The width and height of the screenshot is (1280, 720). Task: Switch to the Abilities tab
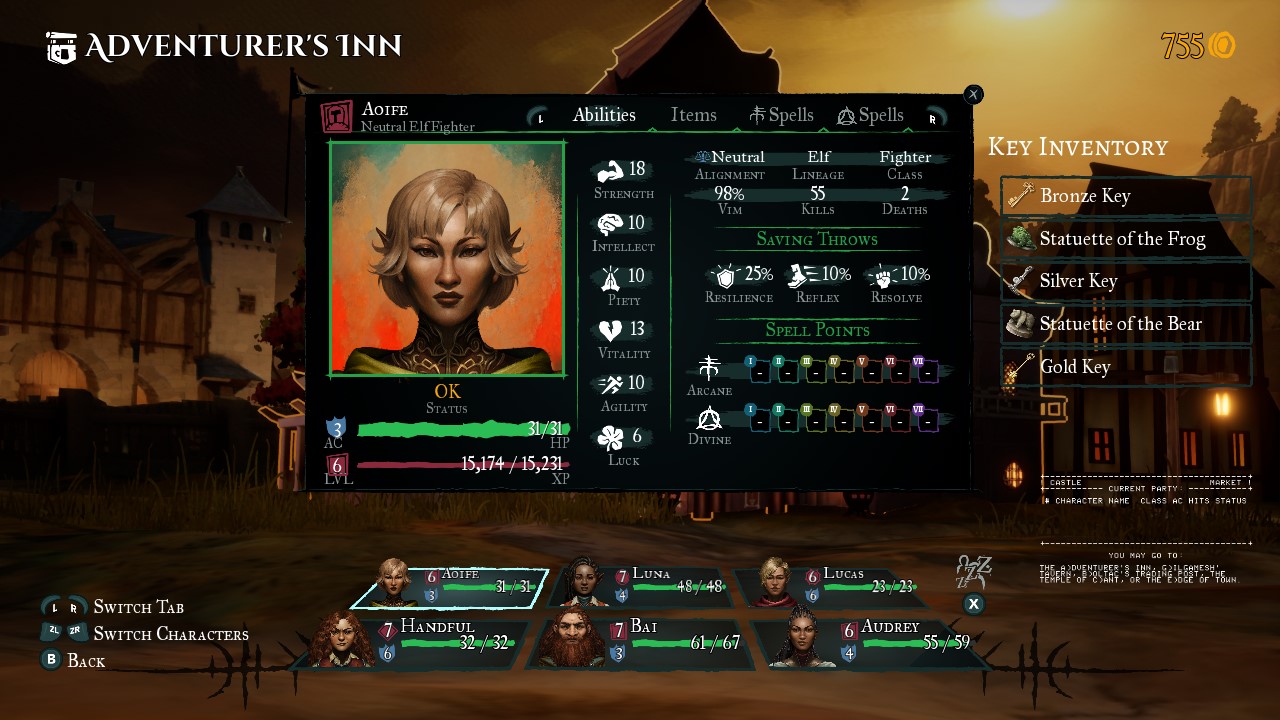(x=604, y=115)
